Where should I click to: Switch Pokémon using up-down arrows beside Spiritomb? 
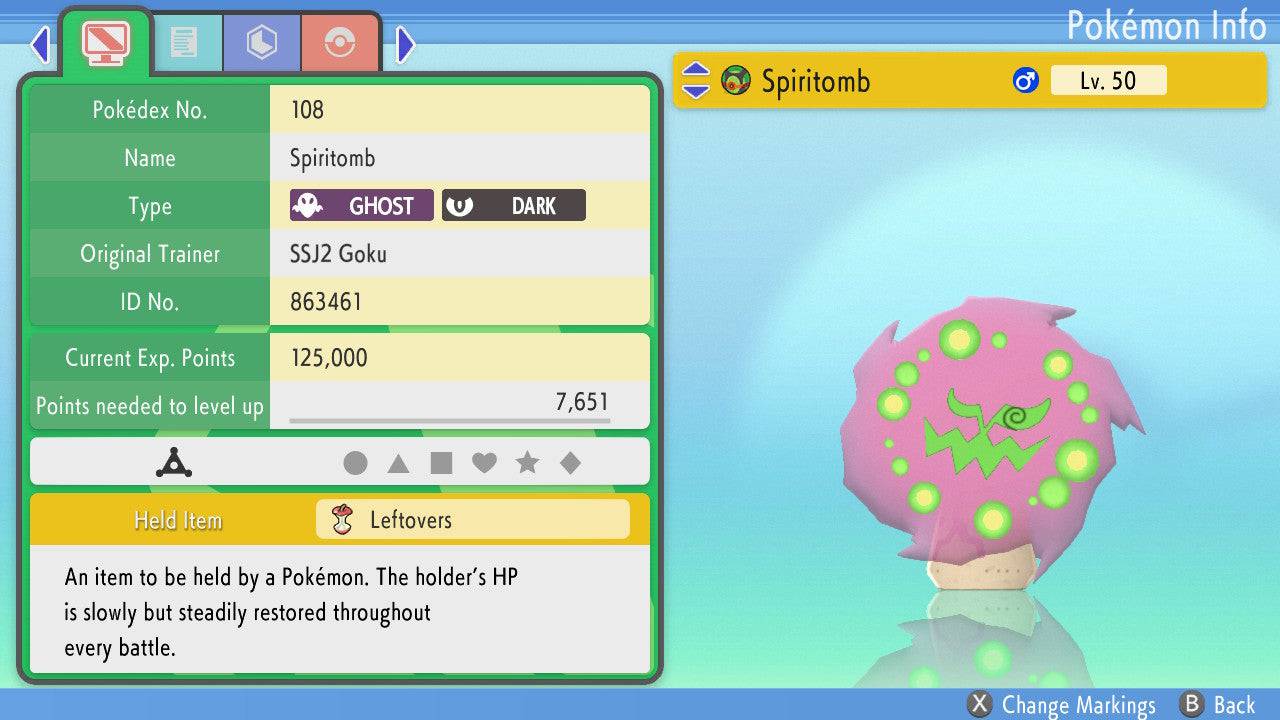coord(695,81)
